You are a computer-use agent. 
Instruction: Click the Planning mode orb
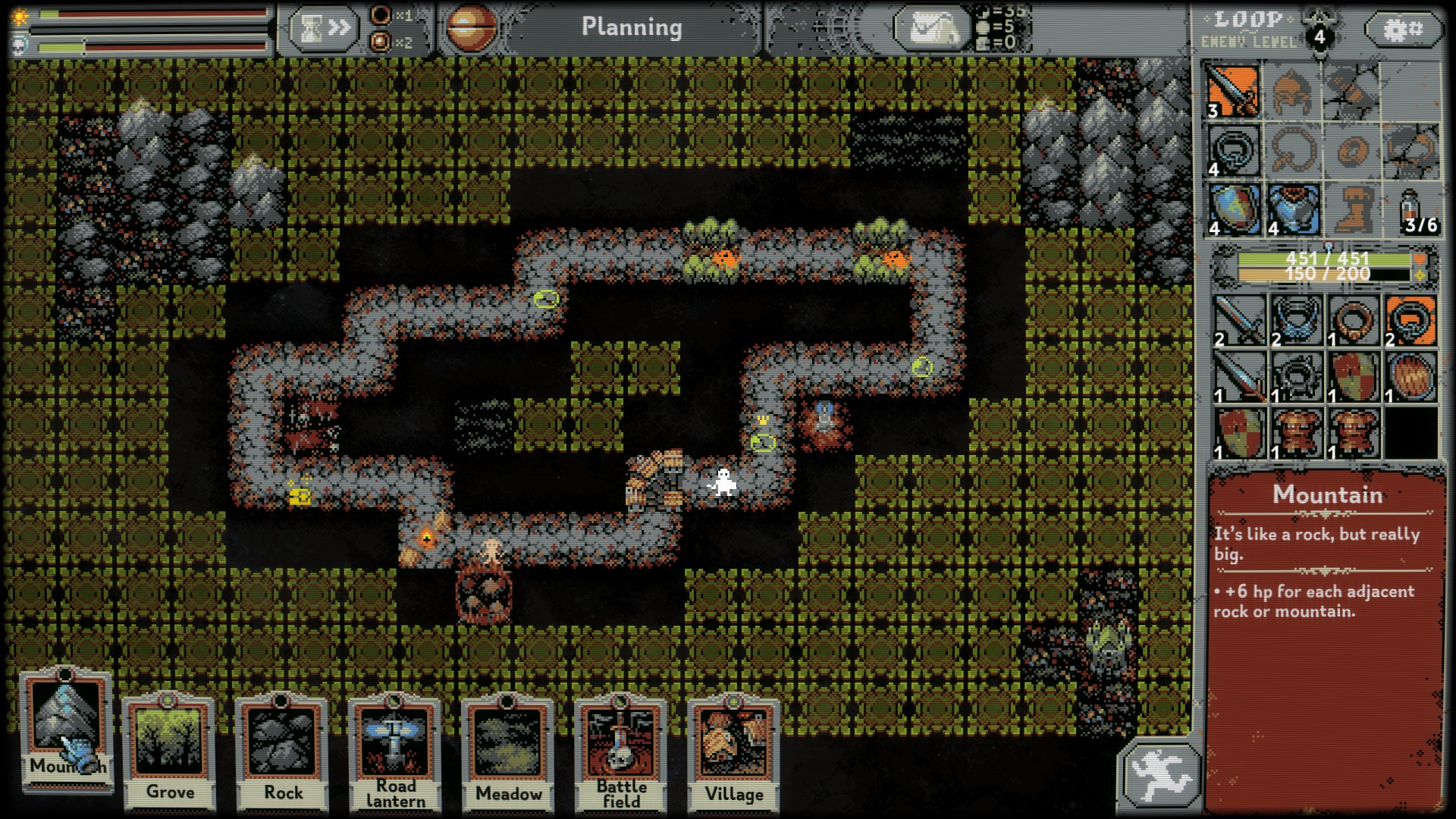(x=471, y=28)
